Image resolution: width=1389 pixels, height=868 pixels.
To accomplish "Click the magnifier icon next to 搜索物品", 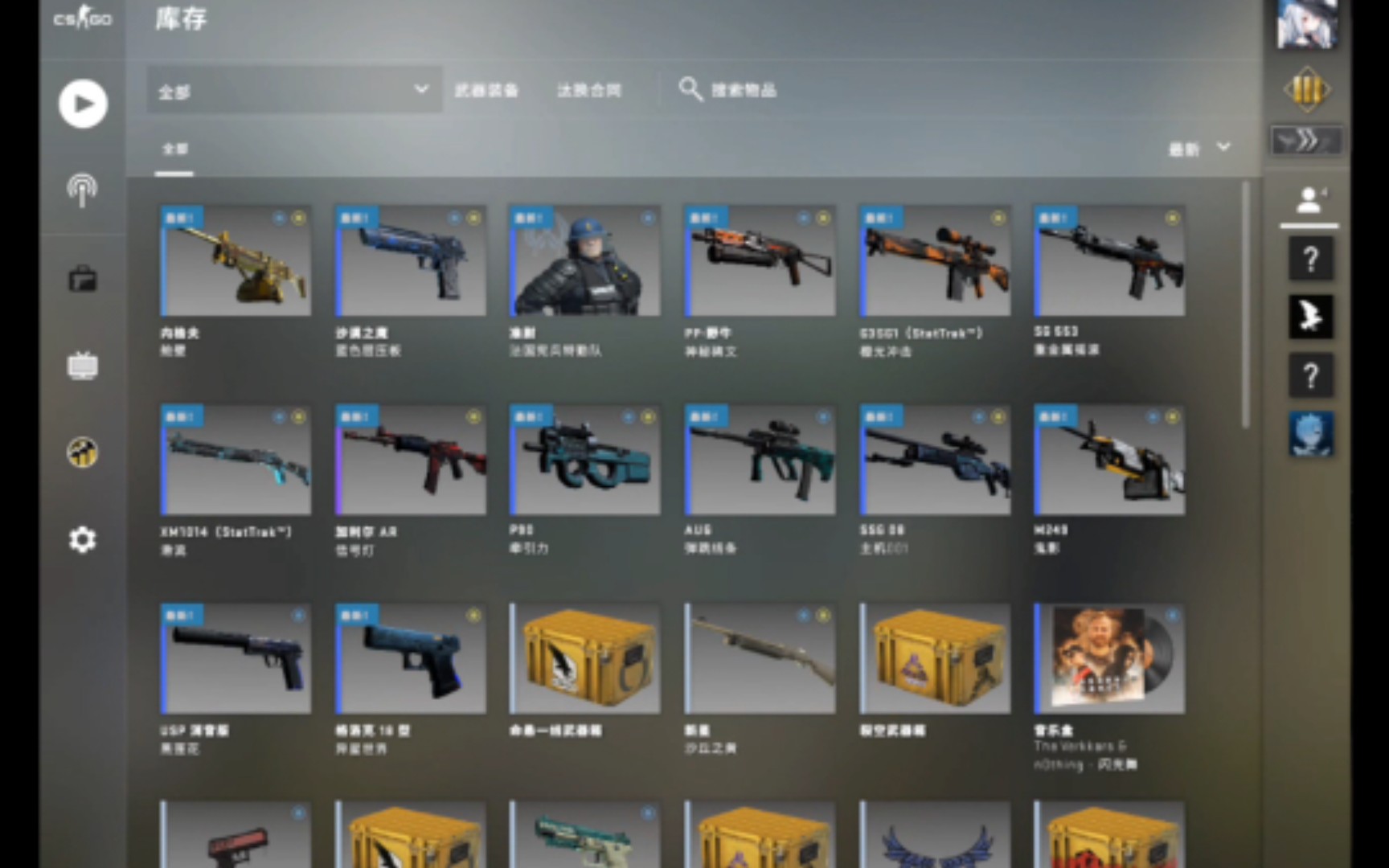I will coord(690,89).
